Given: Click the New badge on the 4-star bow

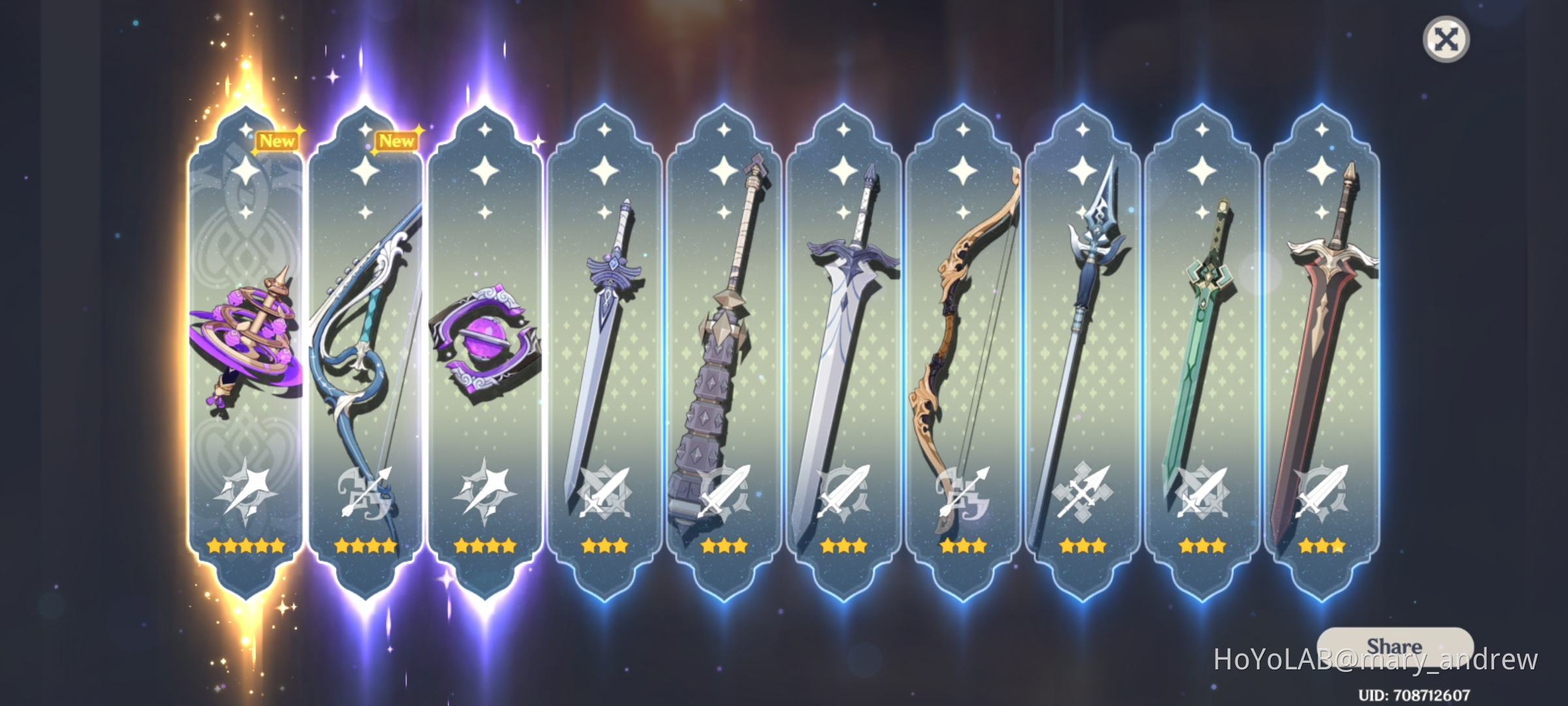Looking at the screenshot, I should pos(397,141).
